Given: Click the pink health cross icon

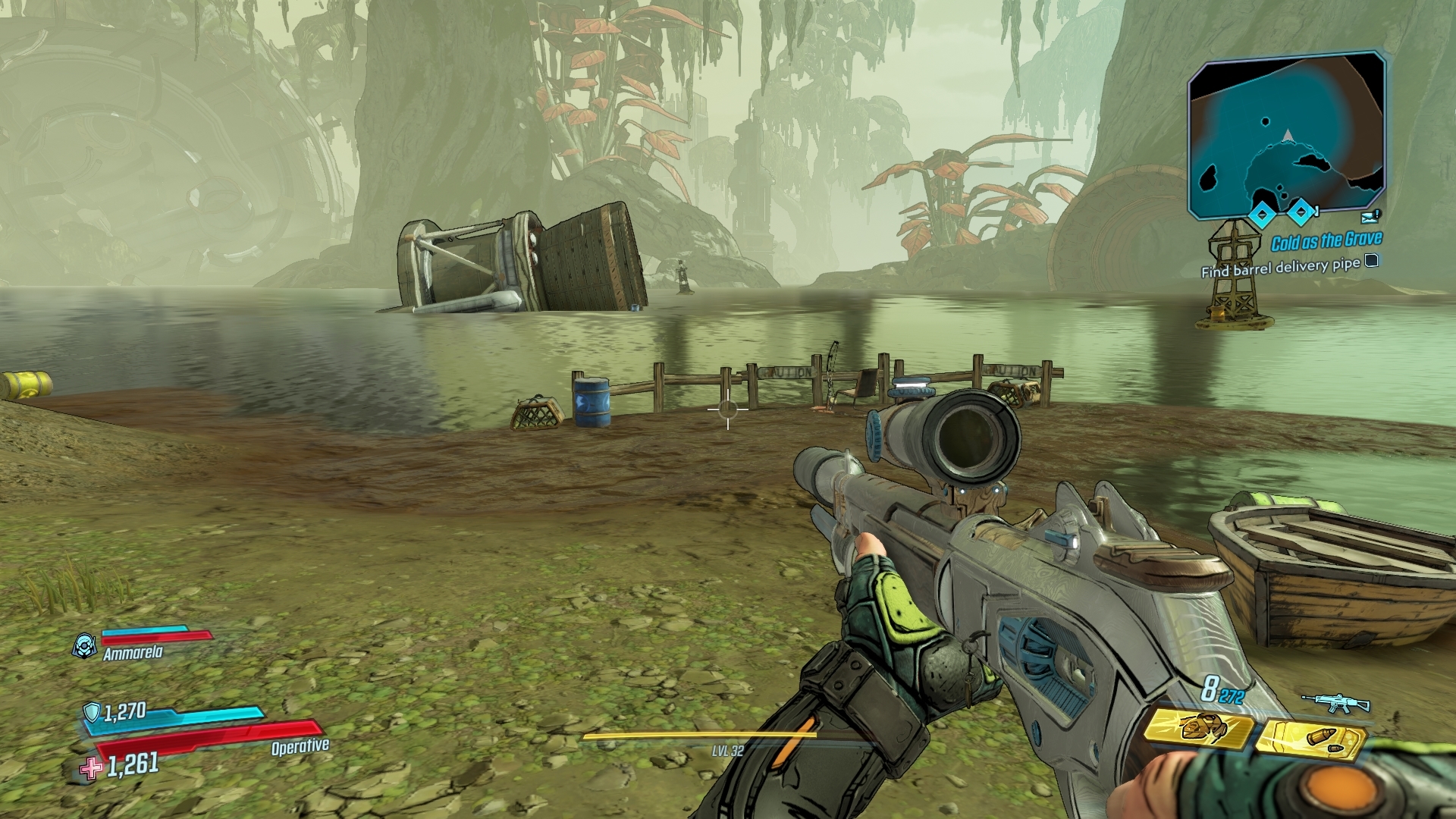Looking at the screenshot, I should click(x=92, y=768).
